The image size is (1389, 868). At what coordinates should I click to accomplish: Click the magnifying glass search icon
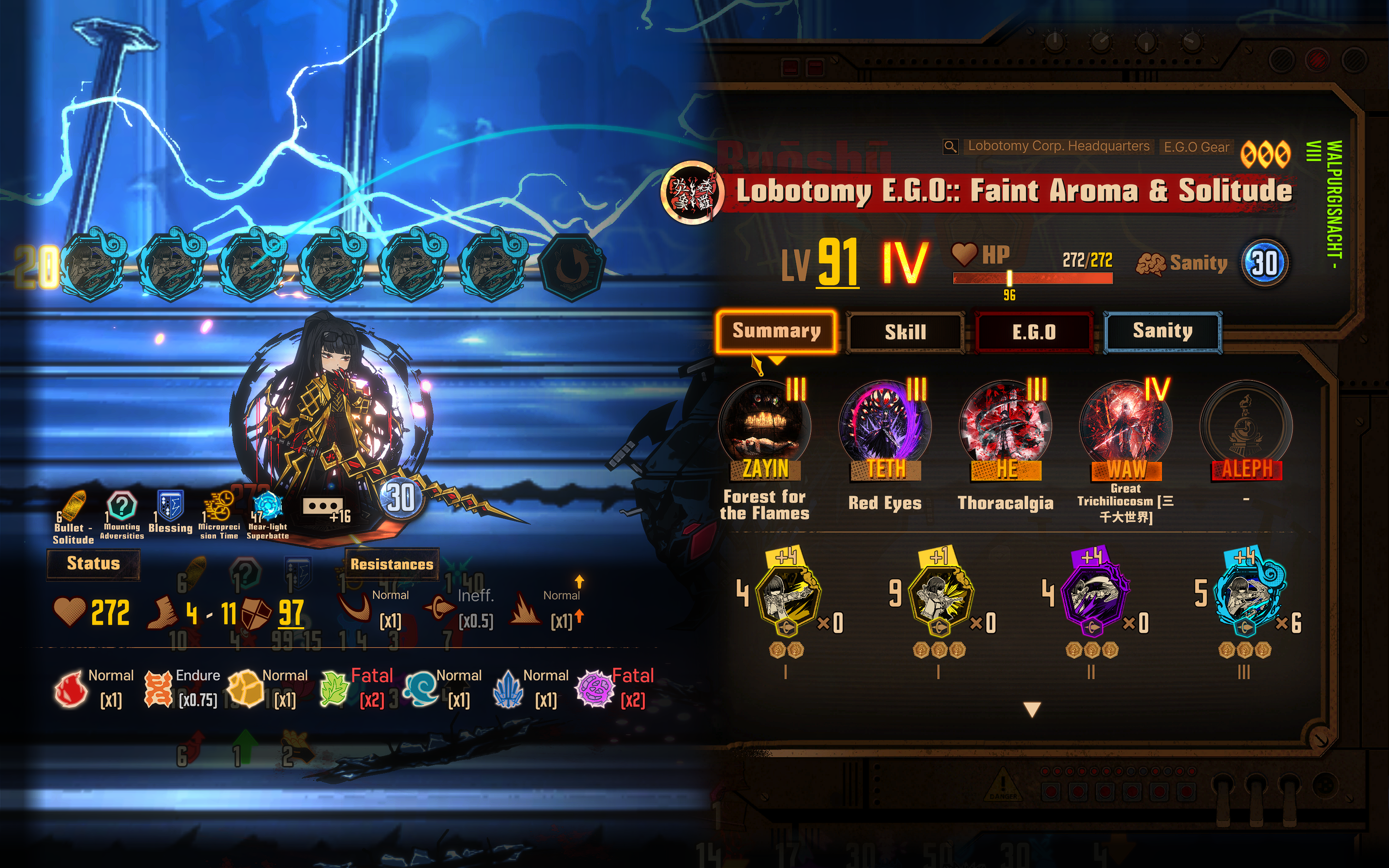click(x=951, y=147)
